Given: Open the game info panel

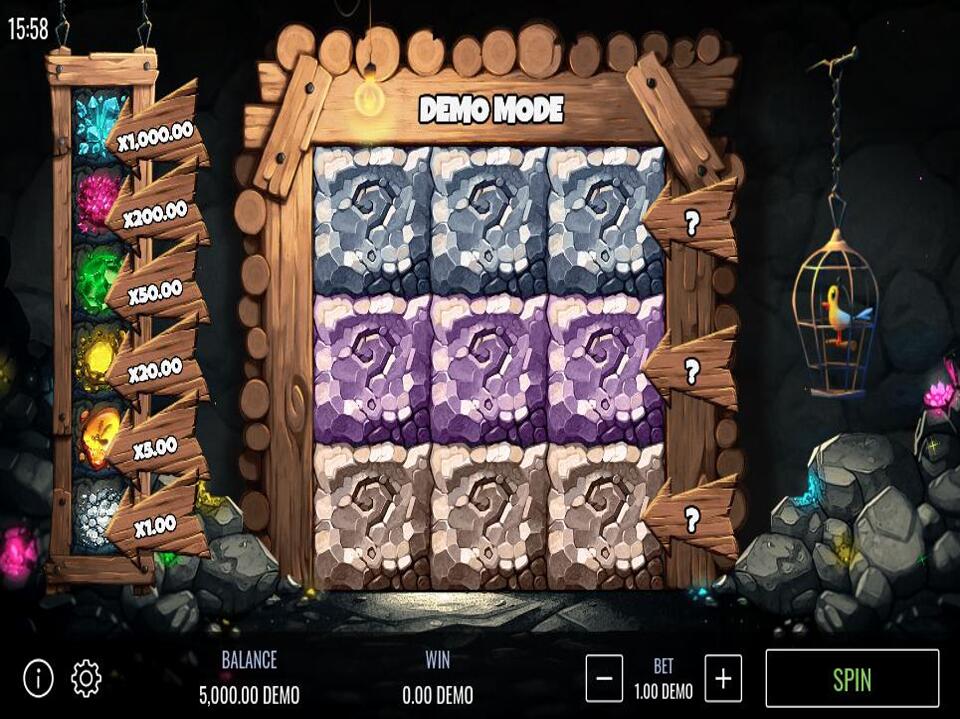Looking at the screenshot, I should coord(38,679).
